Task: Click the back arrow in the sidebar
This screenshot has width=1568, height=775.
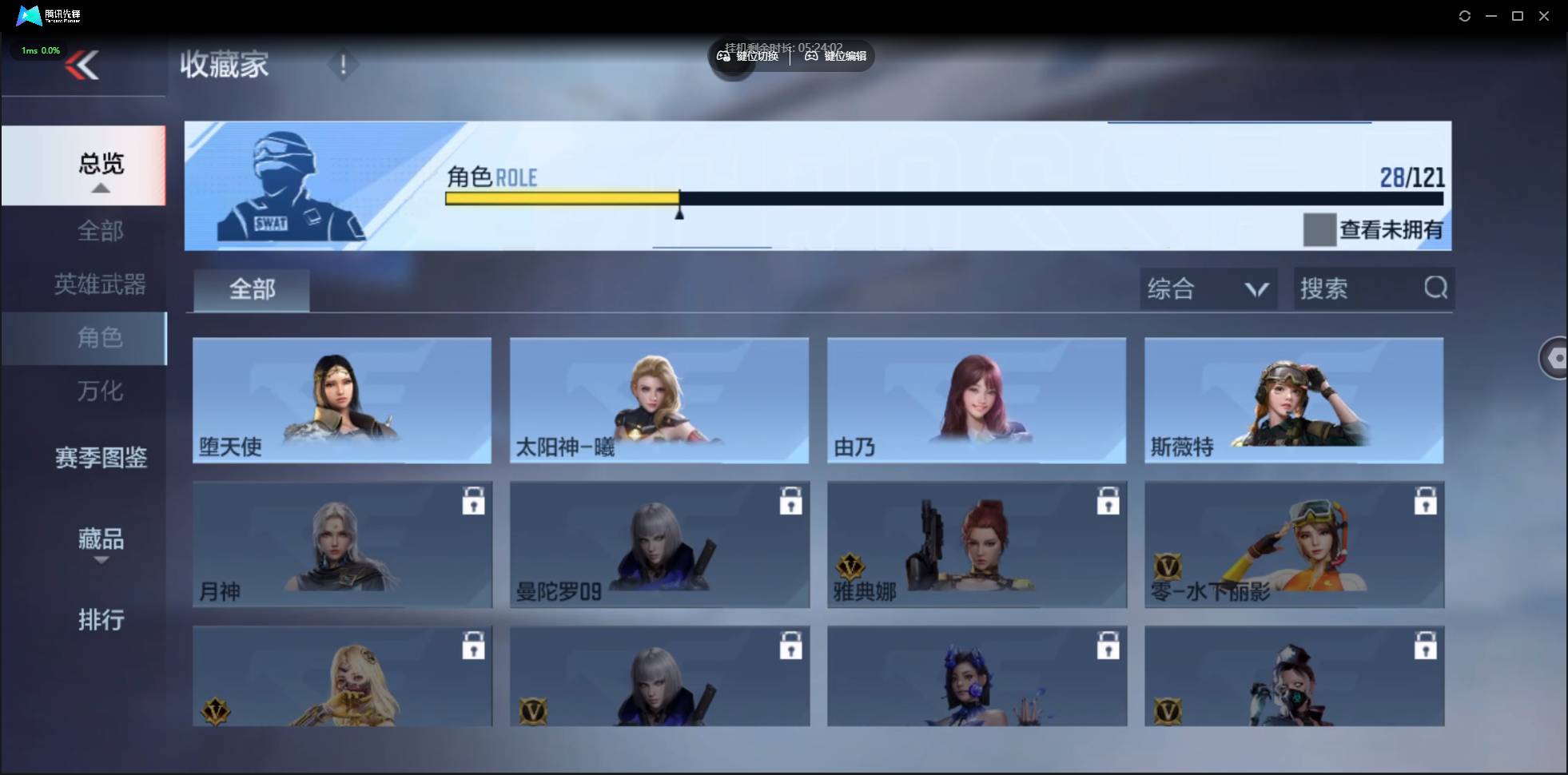Action: [84, 65]
